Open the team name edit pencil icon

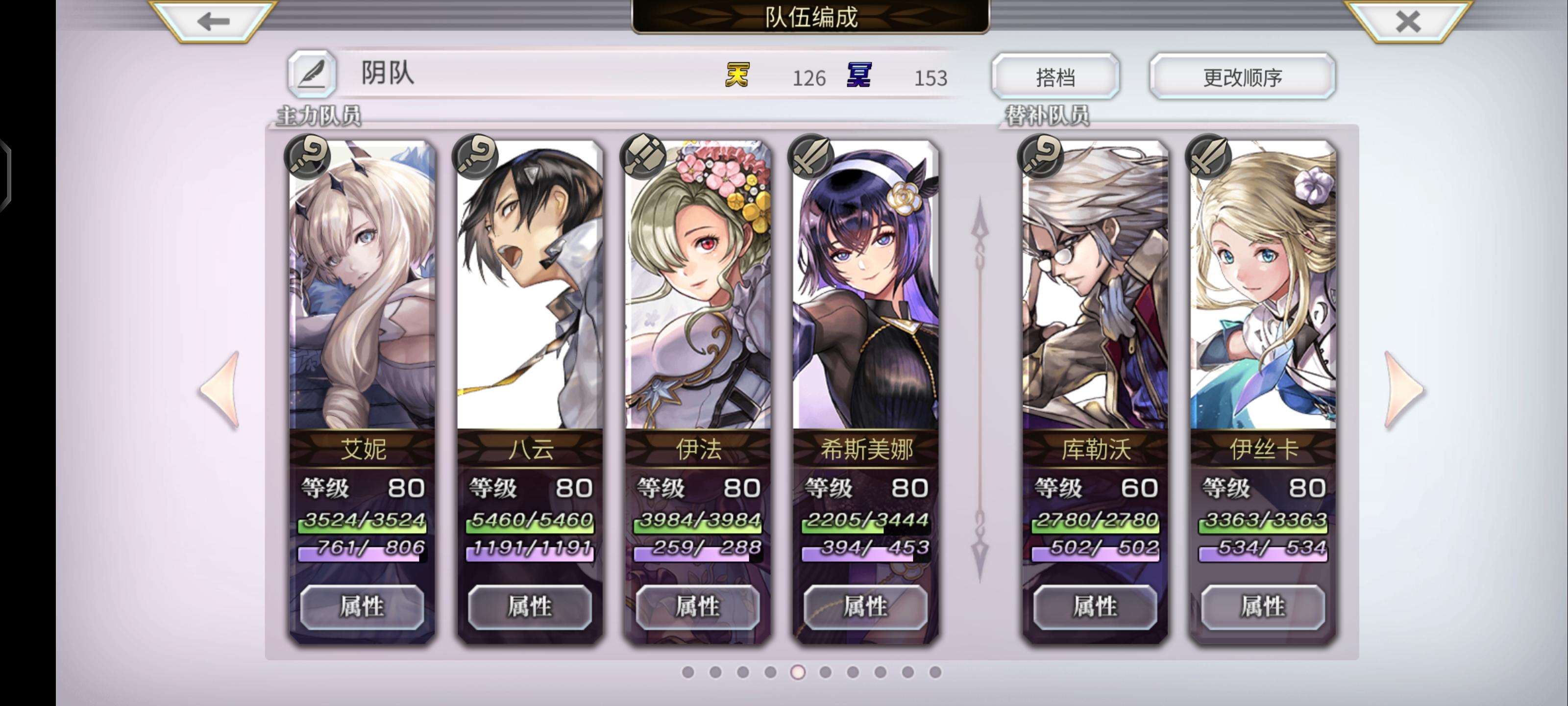pos(312,75)
